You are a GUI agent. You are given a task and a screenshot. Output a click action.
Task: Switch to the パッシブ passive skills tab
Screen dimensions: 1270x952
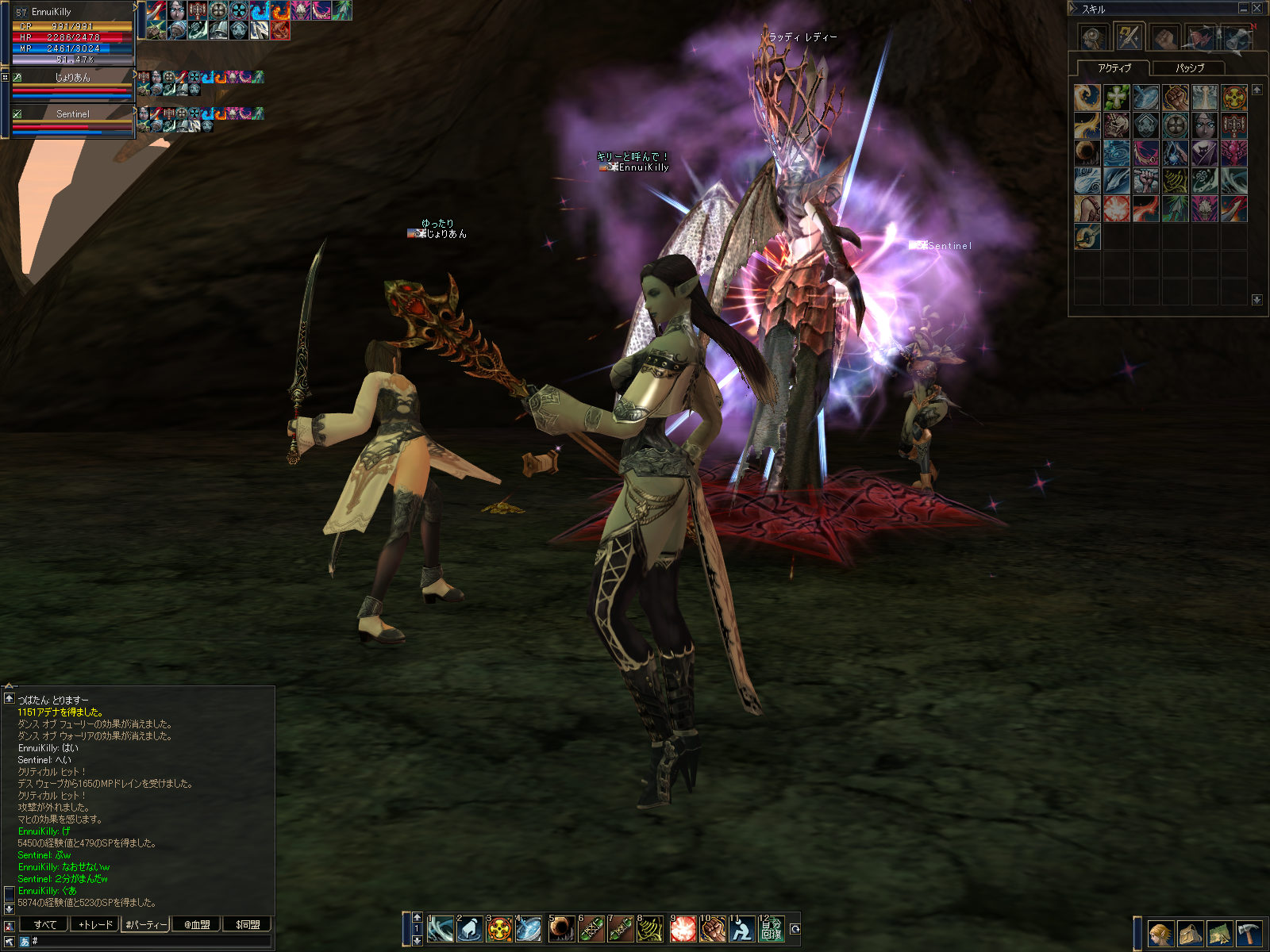[x=1189, y=68]
